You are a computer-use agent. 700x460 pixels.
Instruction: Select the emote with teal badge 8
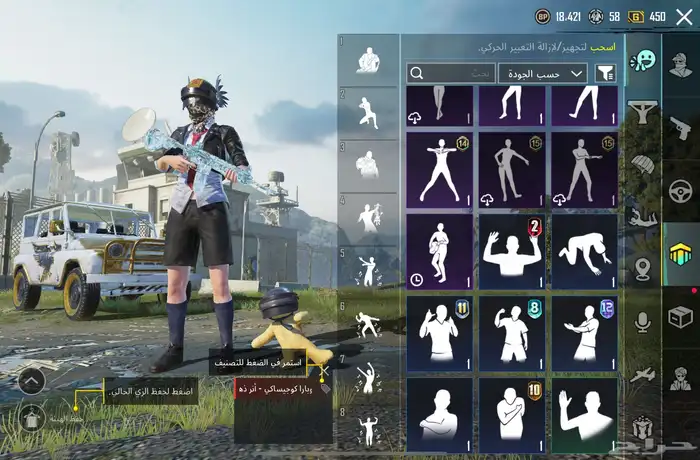[511, 329]
